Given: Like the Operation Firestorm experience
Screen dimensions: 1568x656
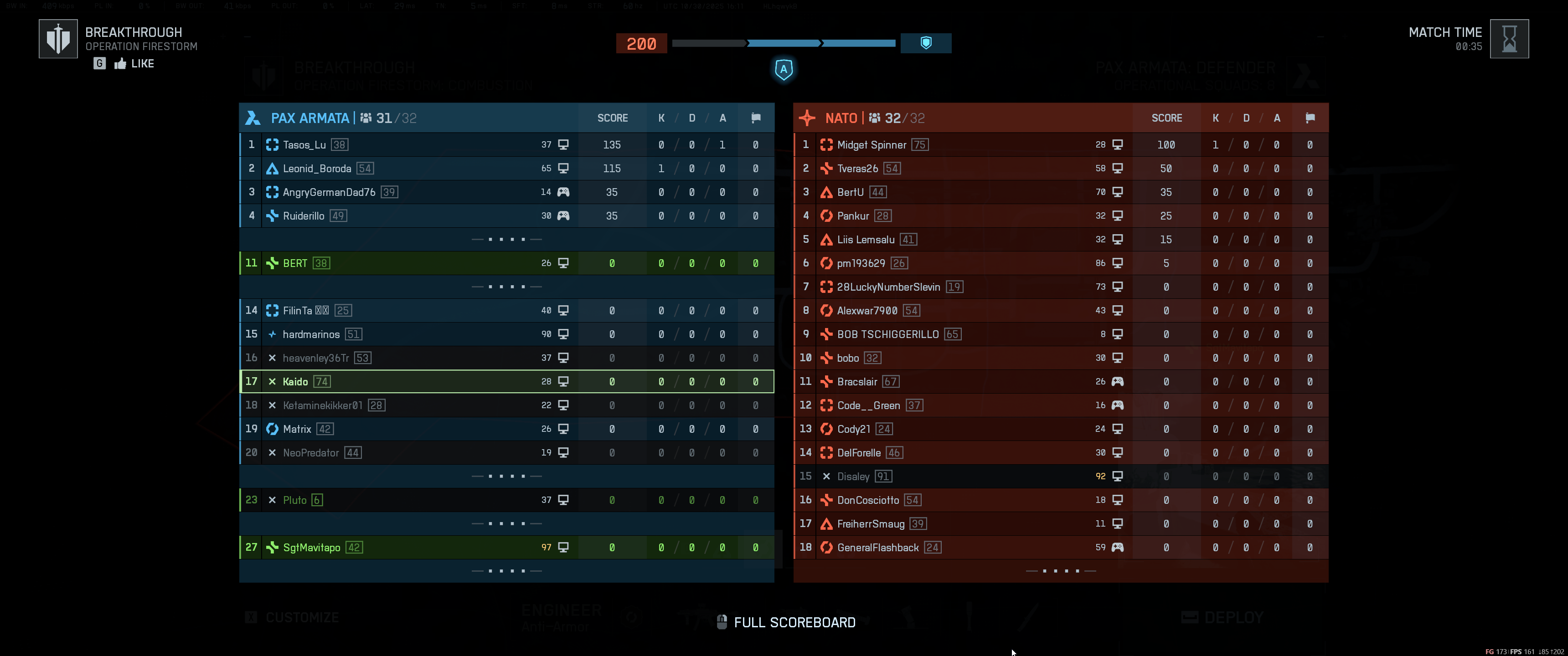Looking at the screenshot, I should point(134,64).
